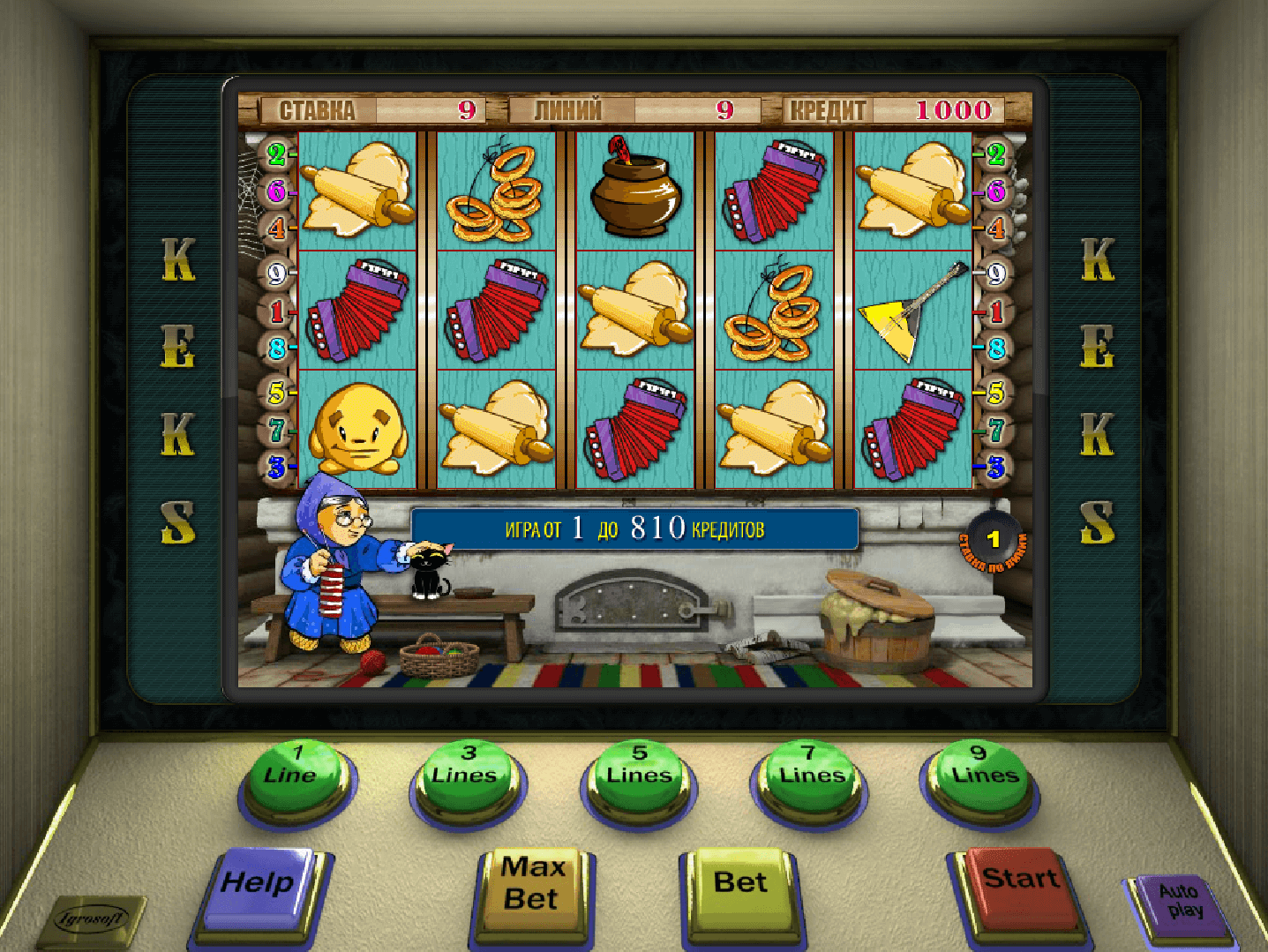Screen dimensions: 1268x952
Task: Spin the reels with Start
Action: (1019, 884)
